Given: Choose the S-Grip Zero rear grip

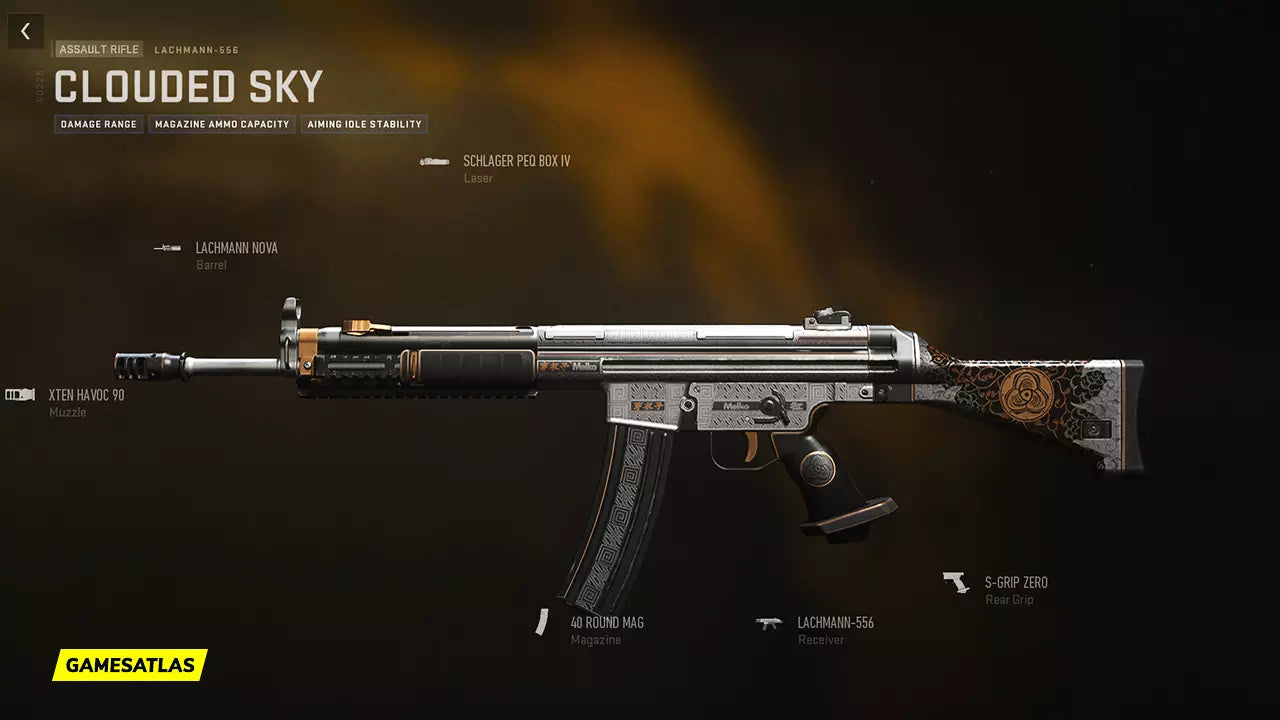Looking at the screenshot, I should [1015, 583].
